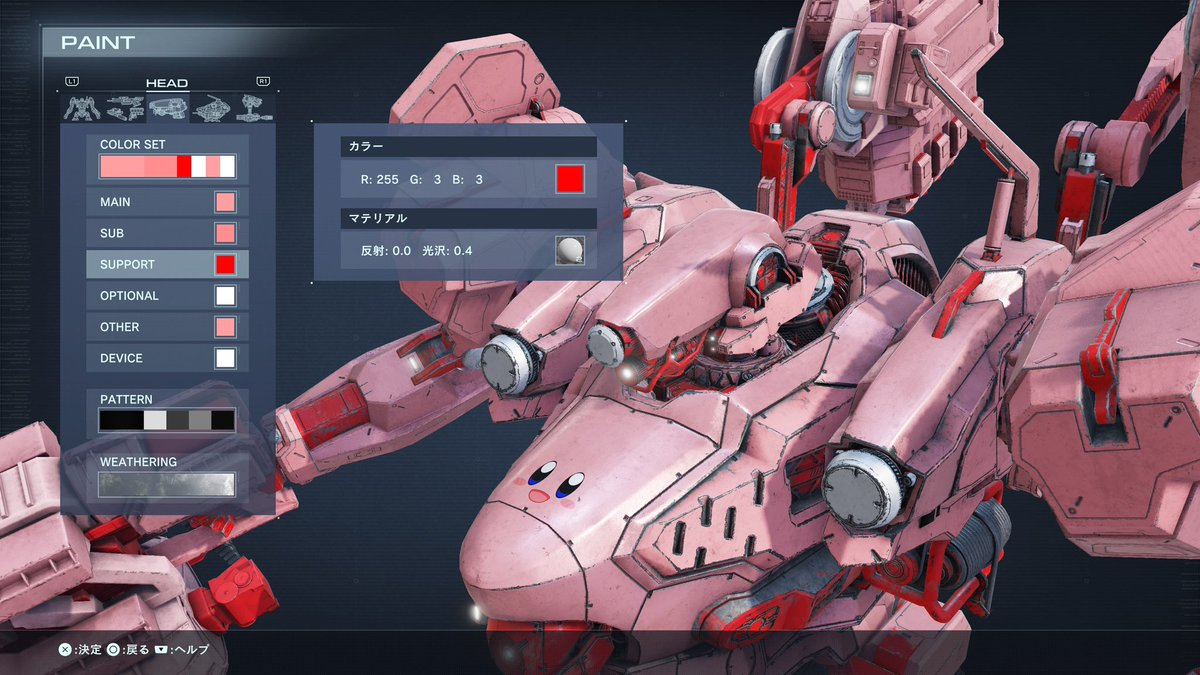This screenshot has height=675, width=1200.
Task: Click the material sphere preview icon
Action: (x=569, y=250)
